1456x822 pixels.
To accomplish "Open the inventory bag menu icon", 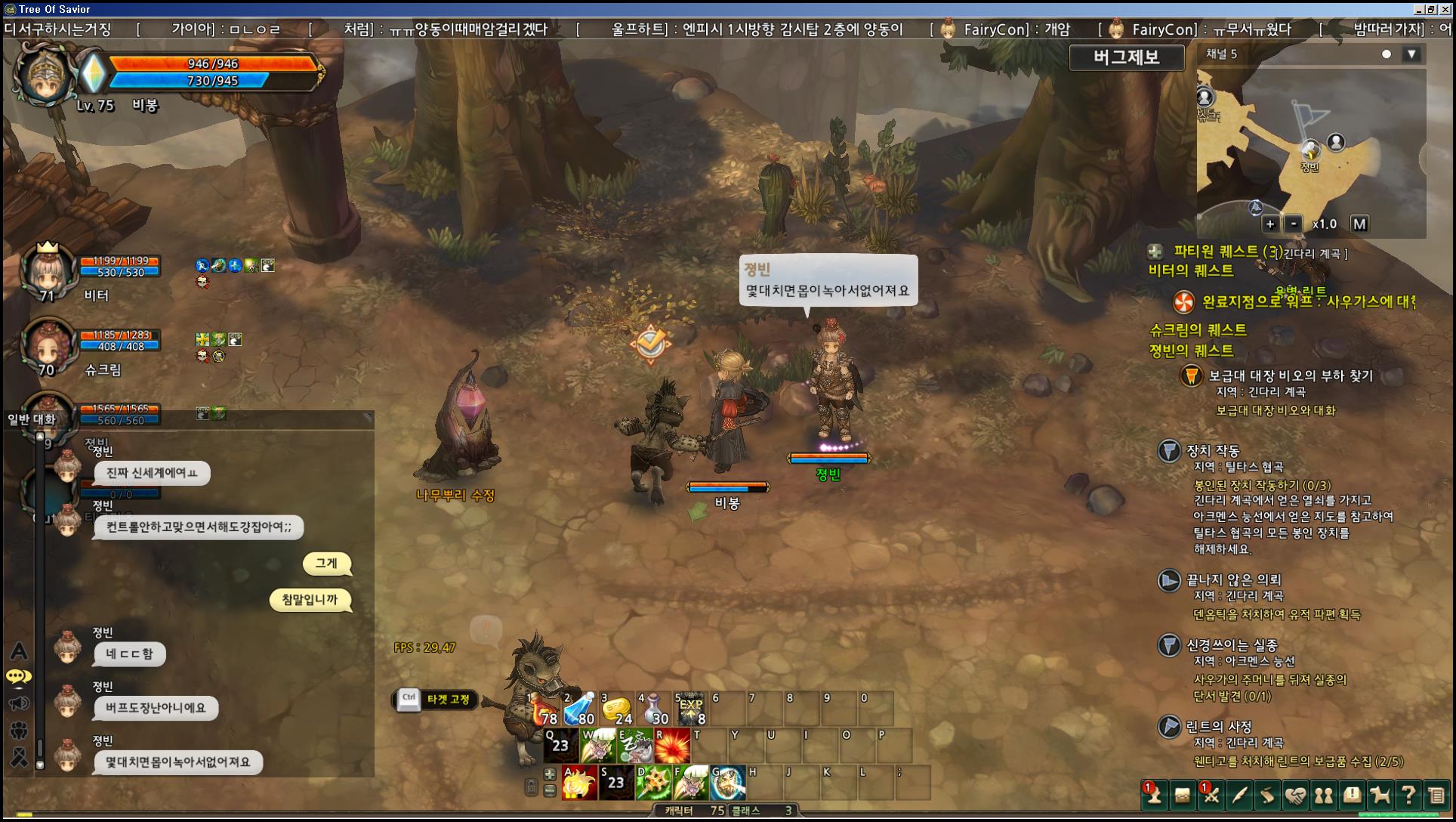I will [1183, 795].
